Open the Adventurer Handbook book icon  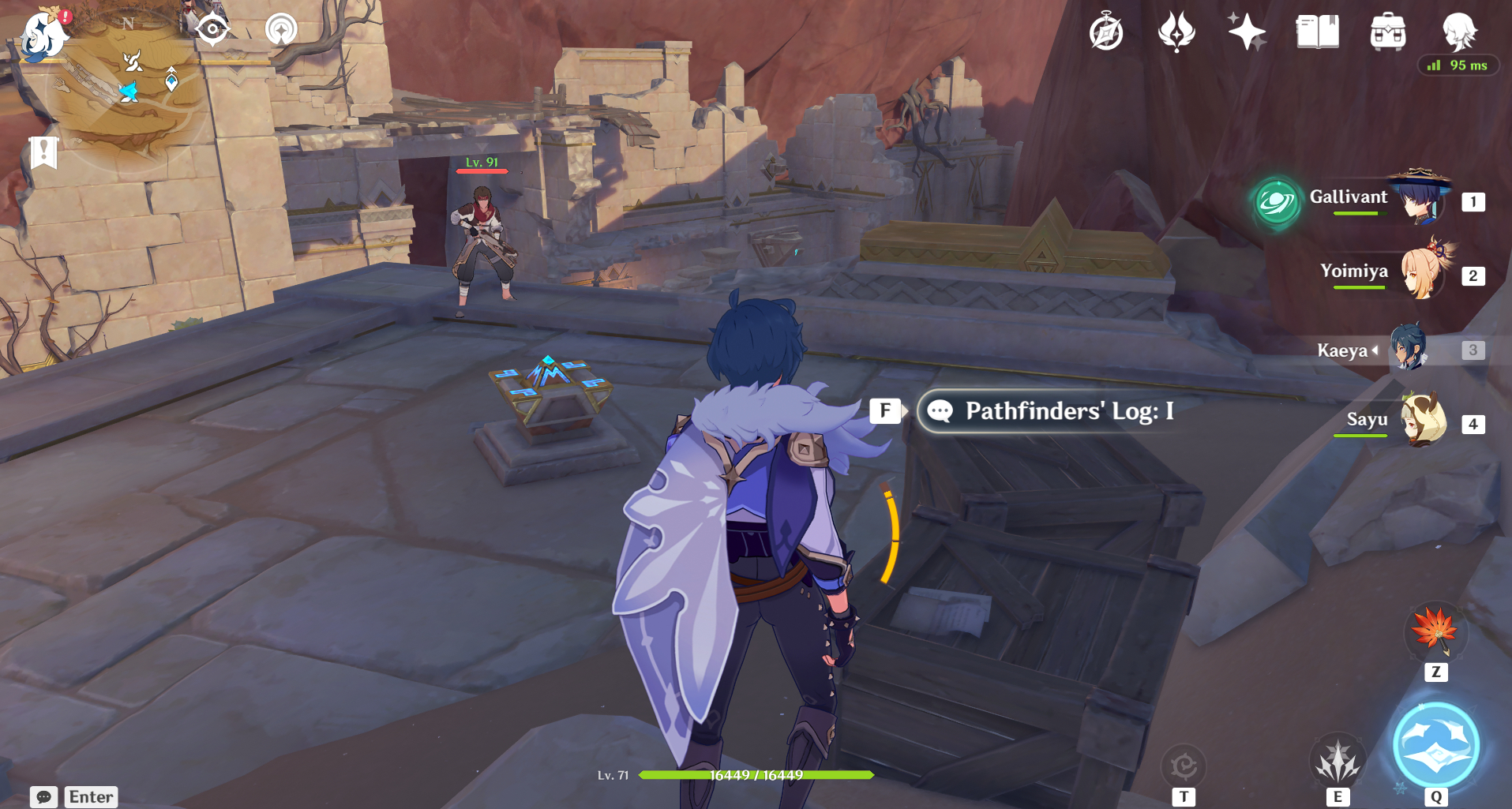[x=1317, y=33]
